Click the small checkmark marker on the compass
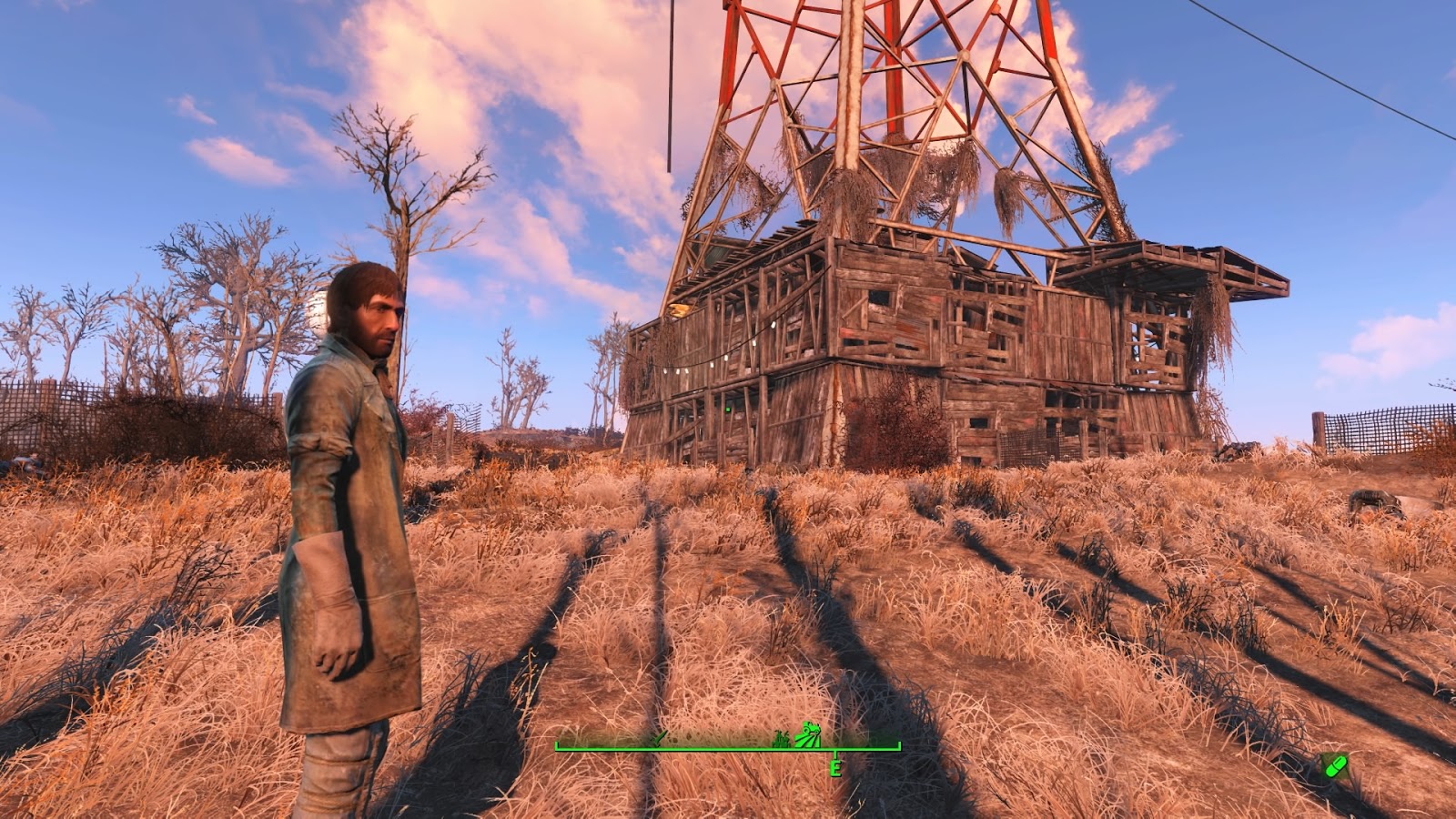Screen dimensions: 1456x819 click(x=658, y=737)
